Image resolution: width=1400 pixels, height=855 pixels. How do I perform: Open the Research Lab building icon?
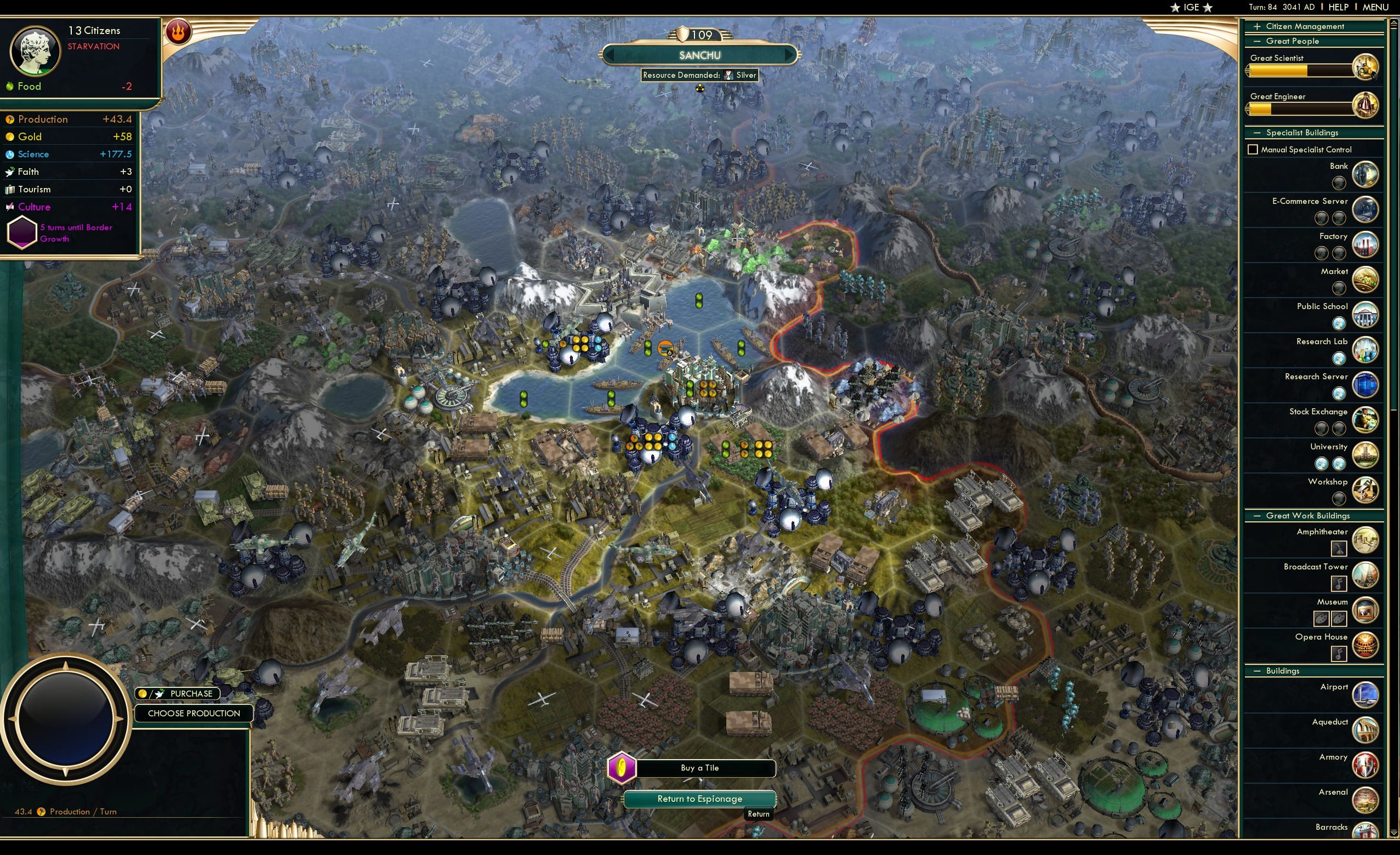click(x=1367, y=350)
